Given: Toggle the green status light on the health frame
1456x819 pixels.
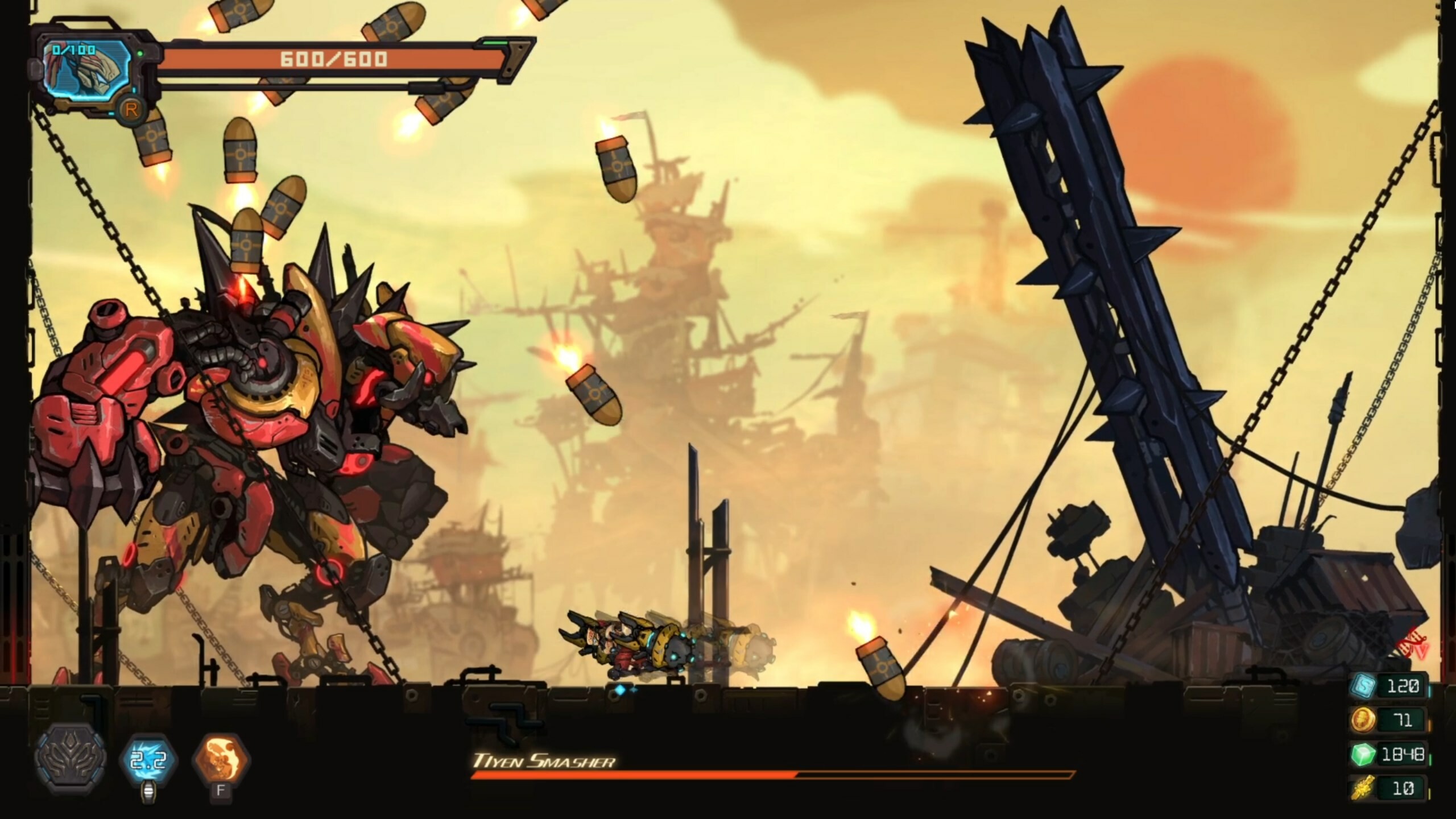Looking at the screenshot, I should 140,51.
